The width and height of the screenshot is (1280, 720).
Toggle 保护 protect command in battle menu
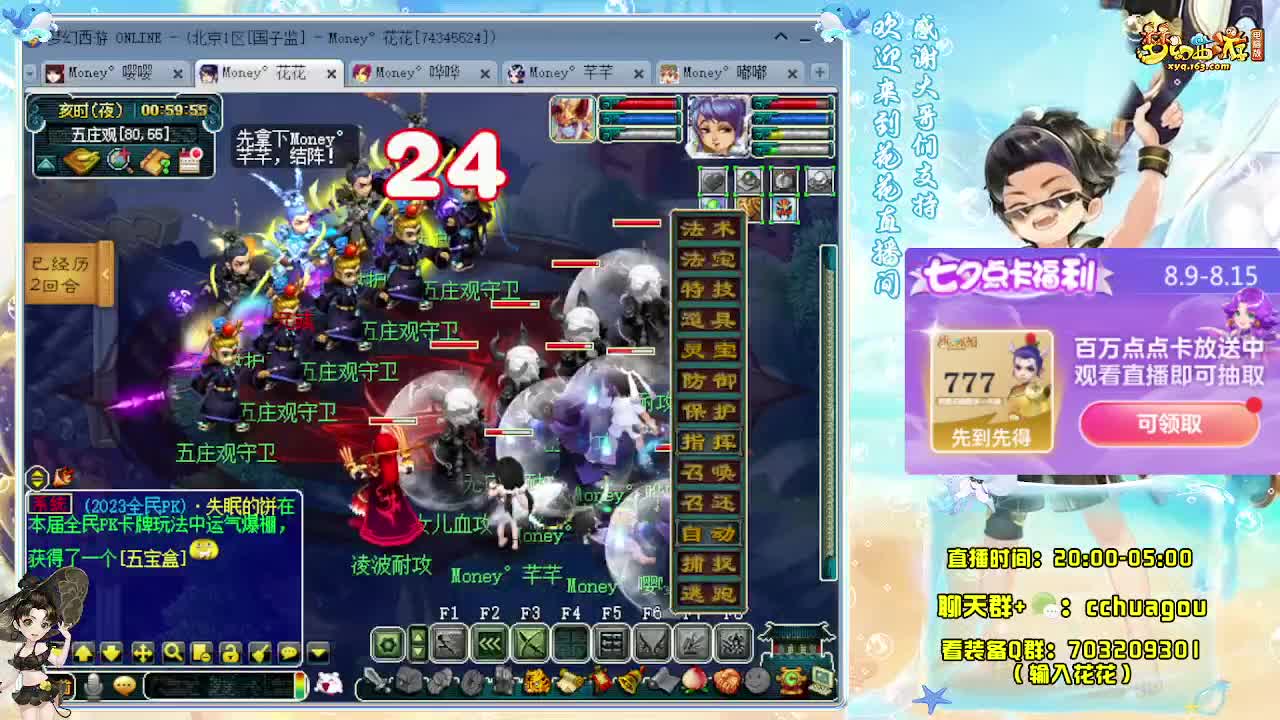[x=707, y=411]
